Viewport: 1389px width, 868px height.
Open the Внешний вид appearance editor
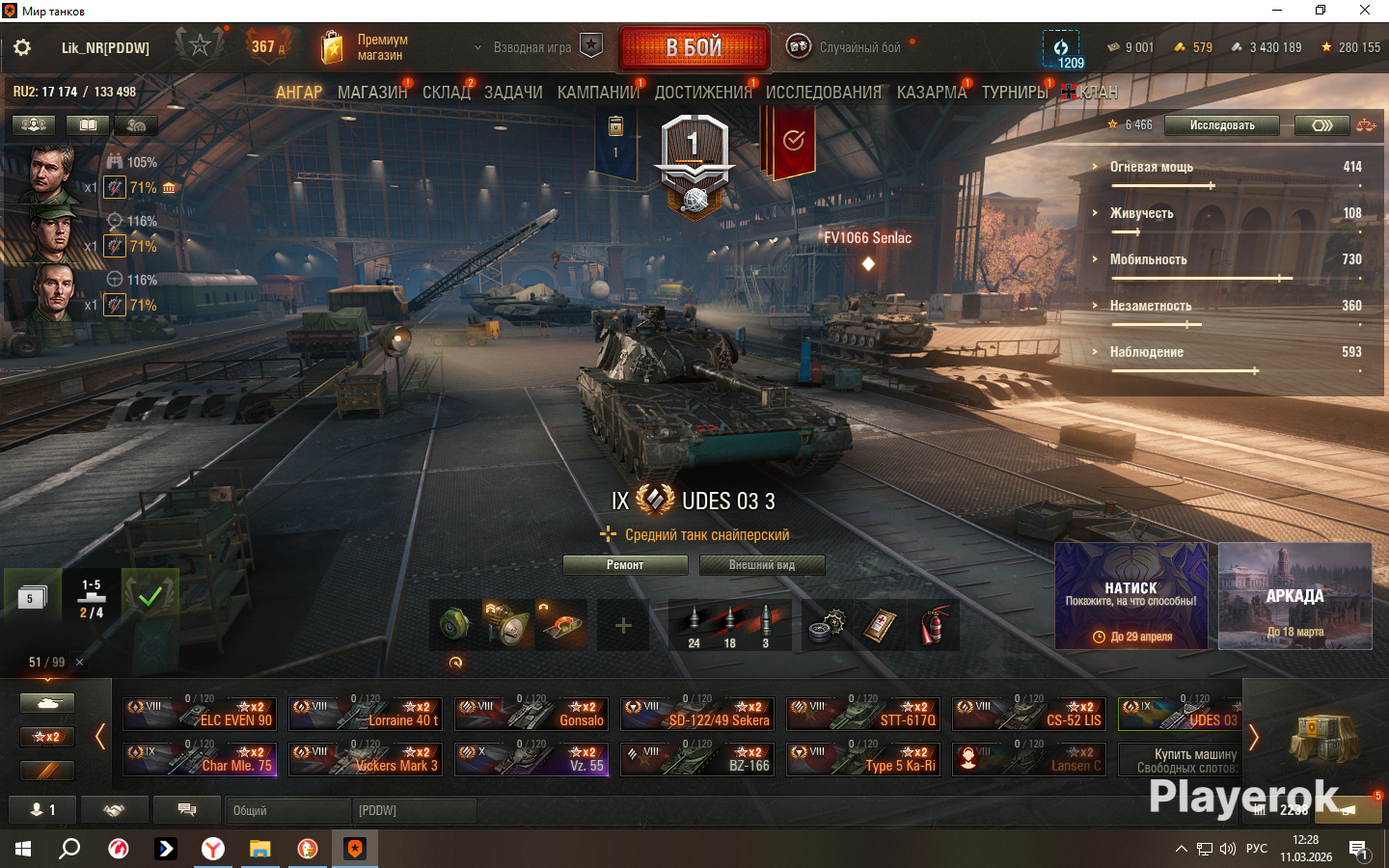coord(762,565)
